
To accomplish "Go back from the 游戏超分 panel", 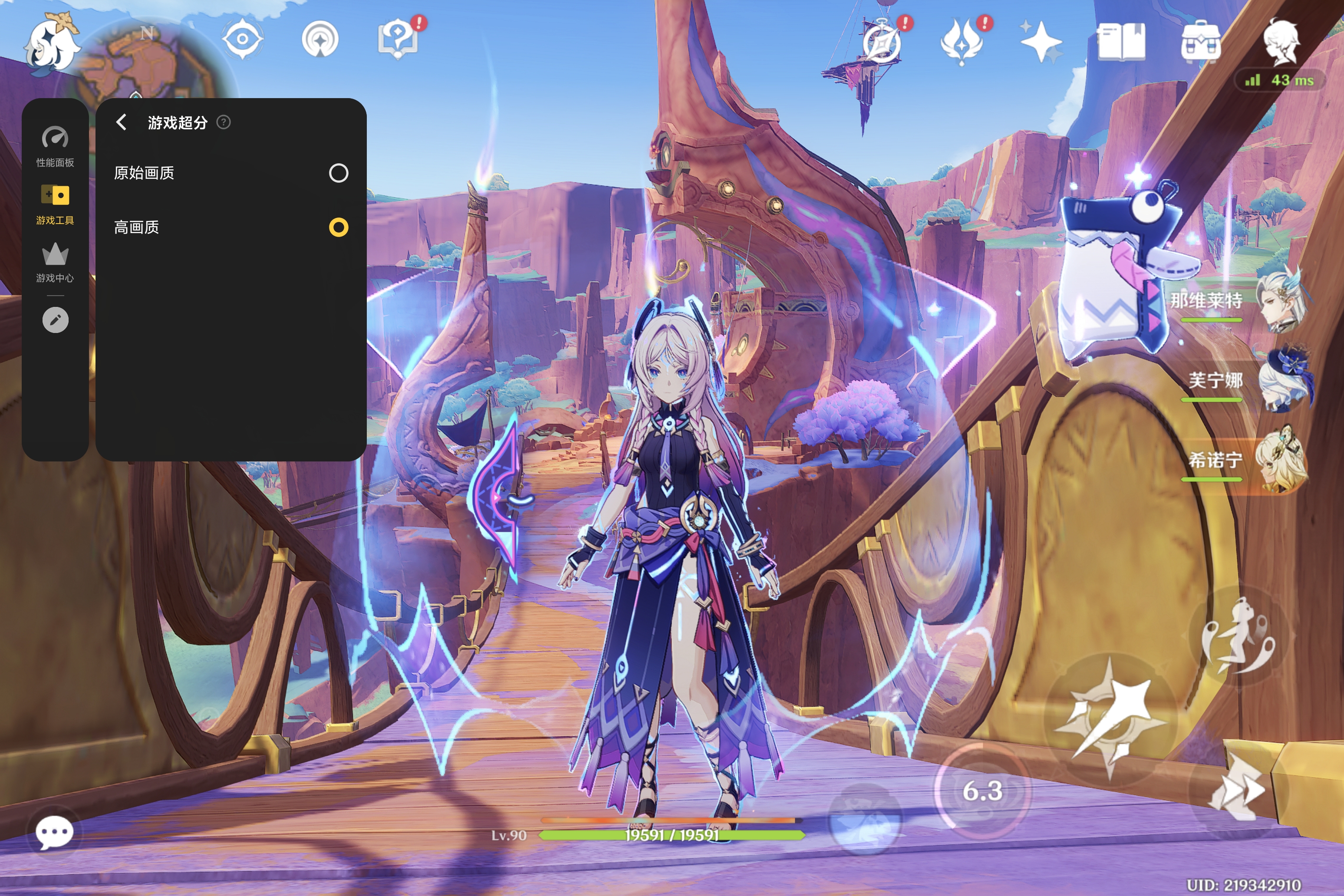I will pyautogui.click(x=121, y=122).
